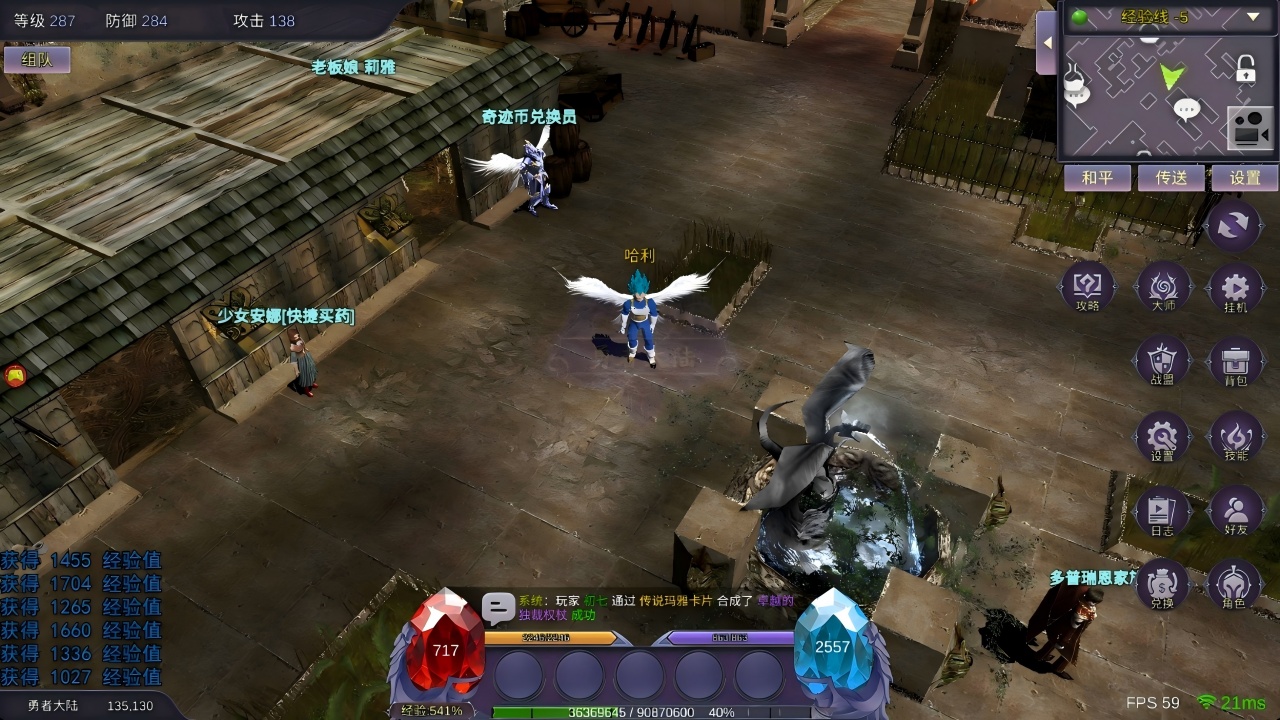Expand the 经验线 -5 channel dropdown
The height and width of the screenshot is (720, 1280).
[1253, 17]
